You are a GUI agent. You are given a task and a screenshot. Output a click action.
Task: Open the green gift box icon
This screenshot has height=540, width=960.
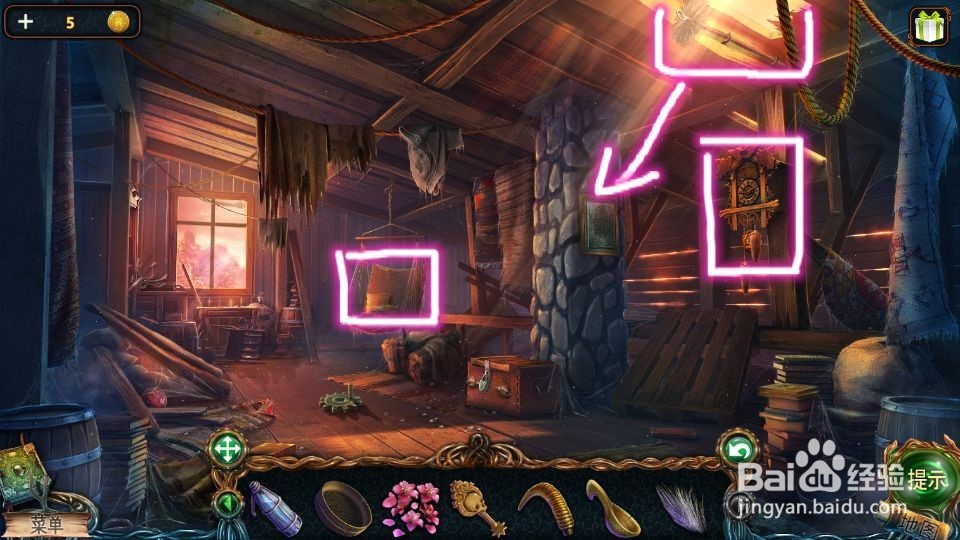click(x=929, y=26)
